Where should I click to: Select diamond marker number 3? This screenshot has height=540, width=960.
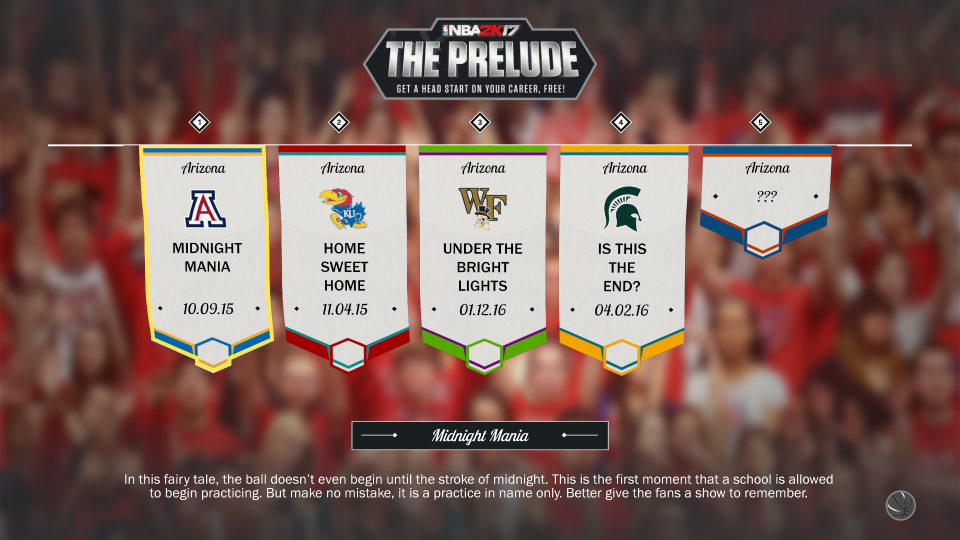click(x=481, y=123)
